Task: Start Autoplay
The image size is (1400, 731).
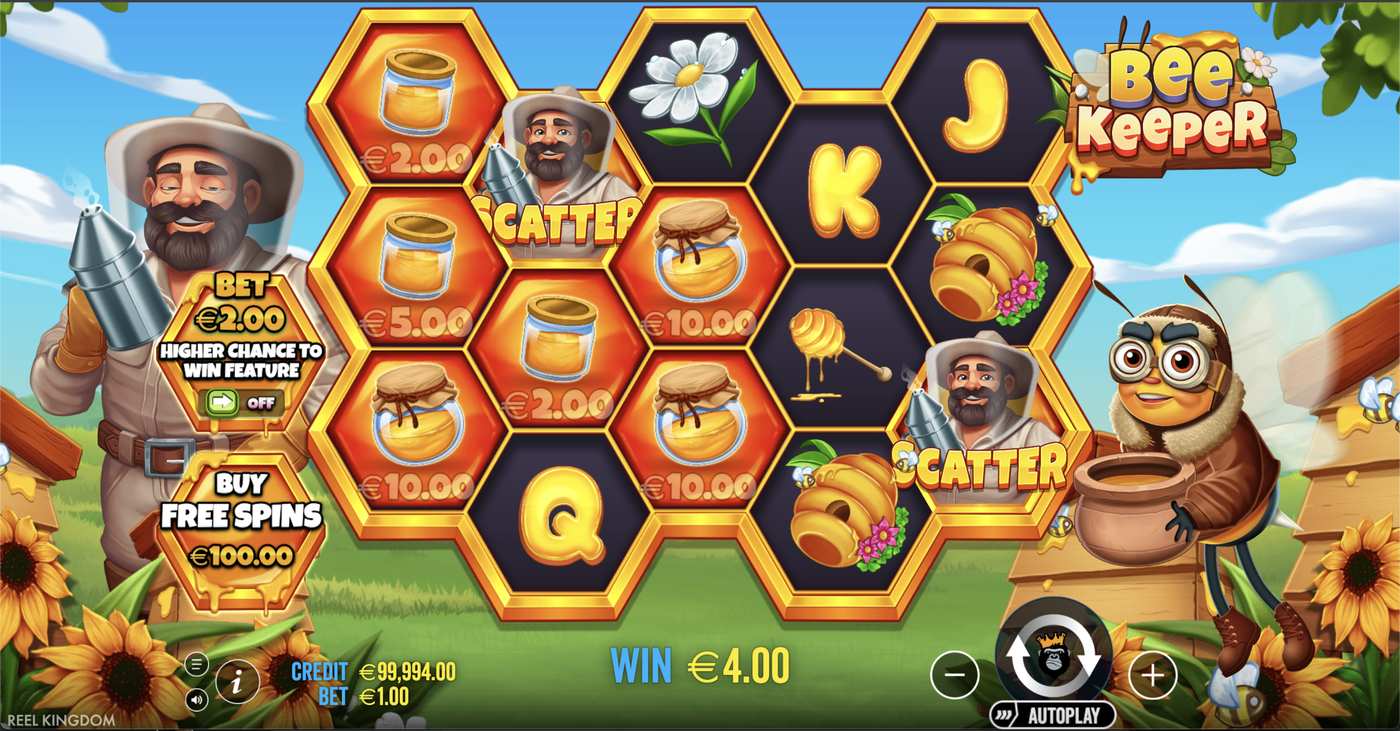Action: pos(1063,714)
